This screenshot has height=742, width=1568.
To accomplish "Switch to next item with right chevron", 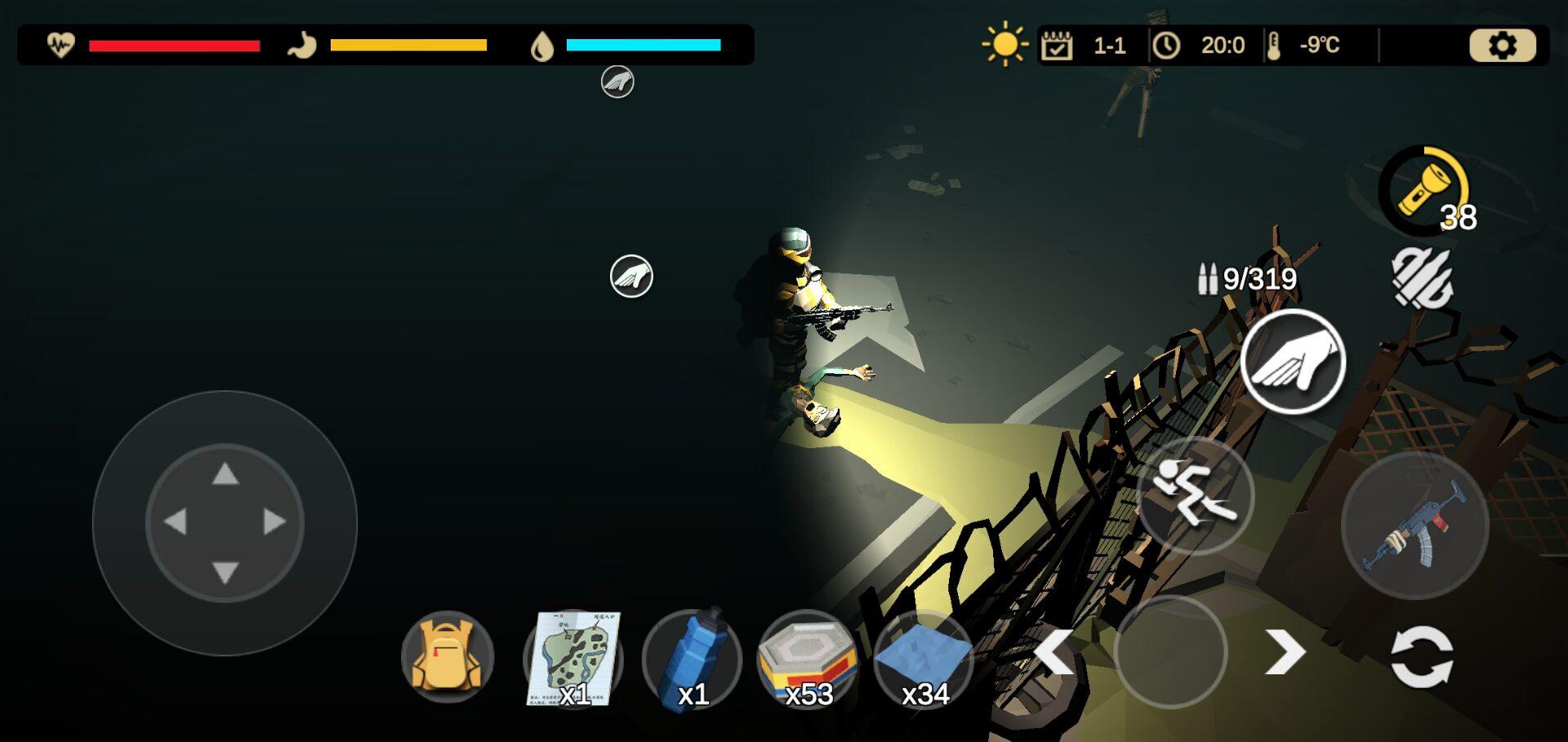I will 1285,652.
